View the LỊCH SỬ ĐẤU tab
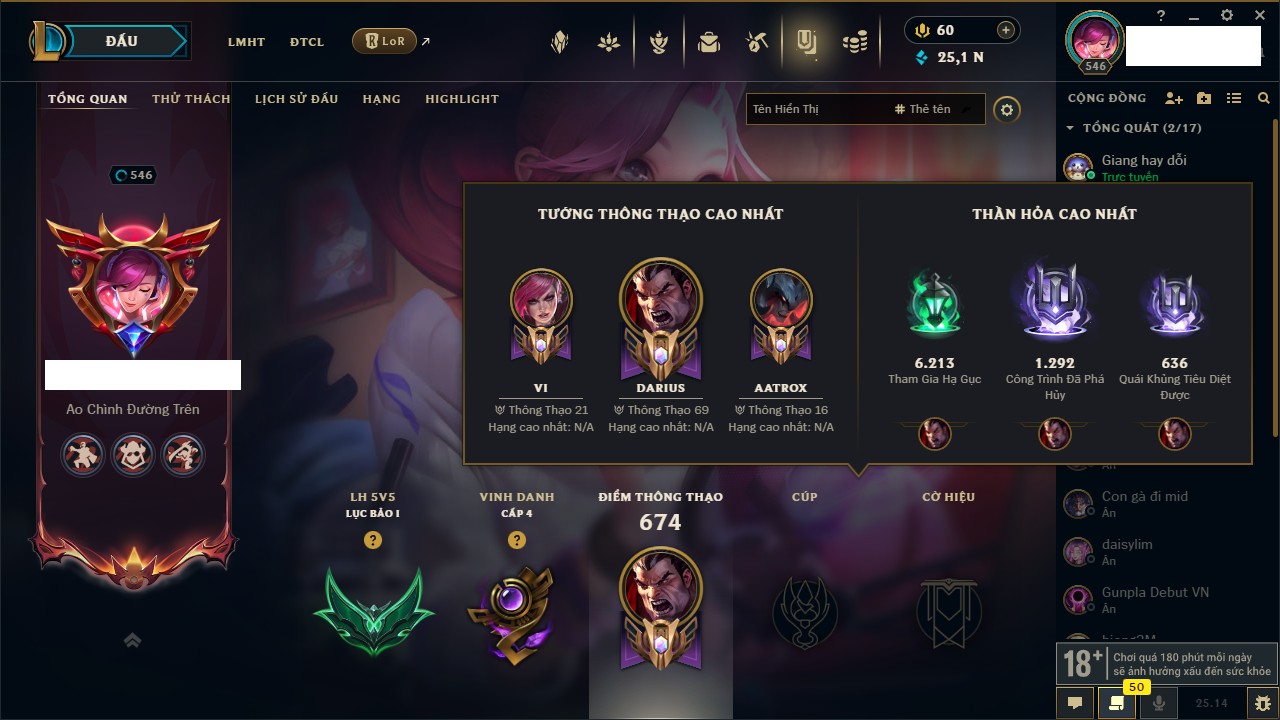This screenshot has height=720, width=1280. coord(296,99)
